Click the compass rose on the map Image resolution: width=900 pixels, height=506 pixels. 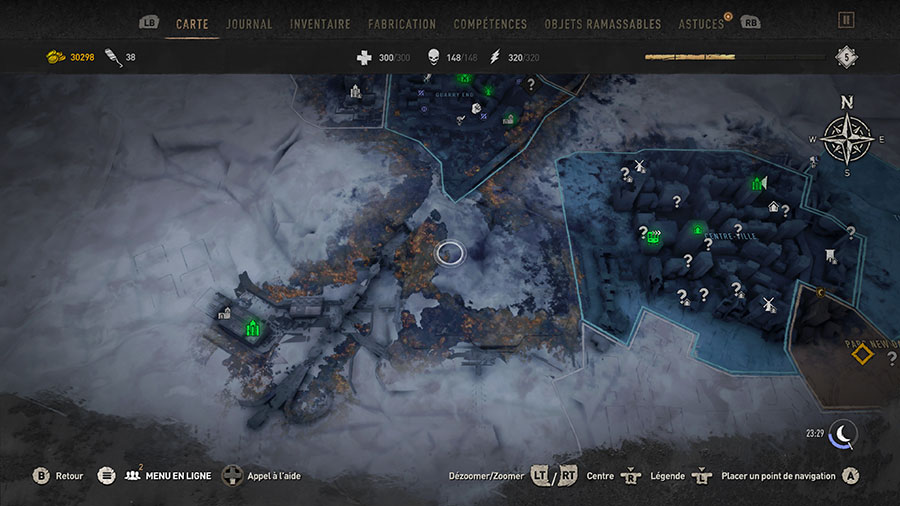click(846, 139)
